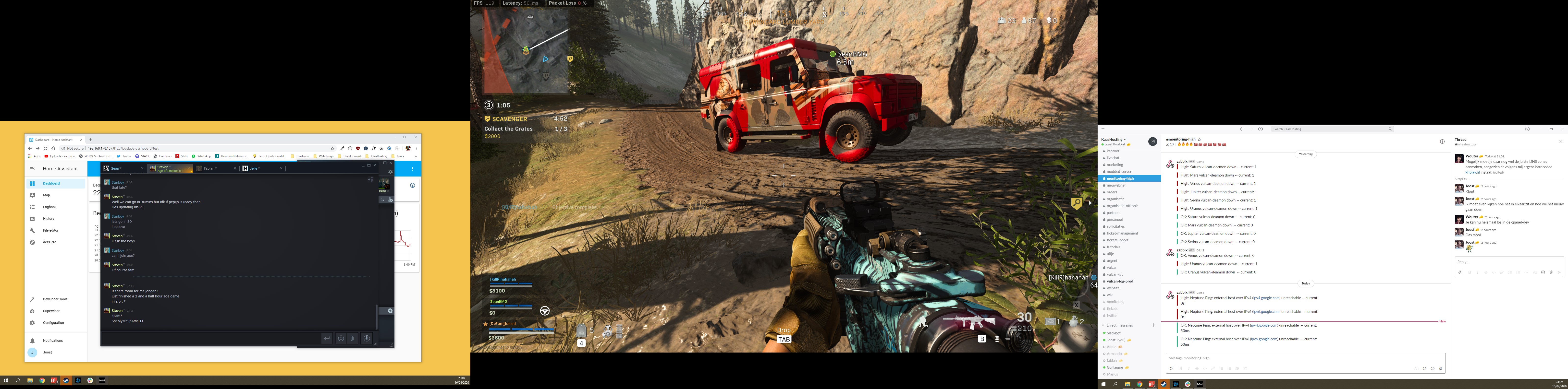Select the frag grenade icon
Image resolution: width=1568 pixels, height=389 pixels.
pos(1074,321)
